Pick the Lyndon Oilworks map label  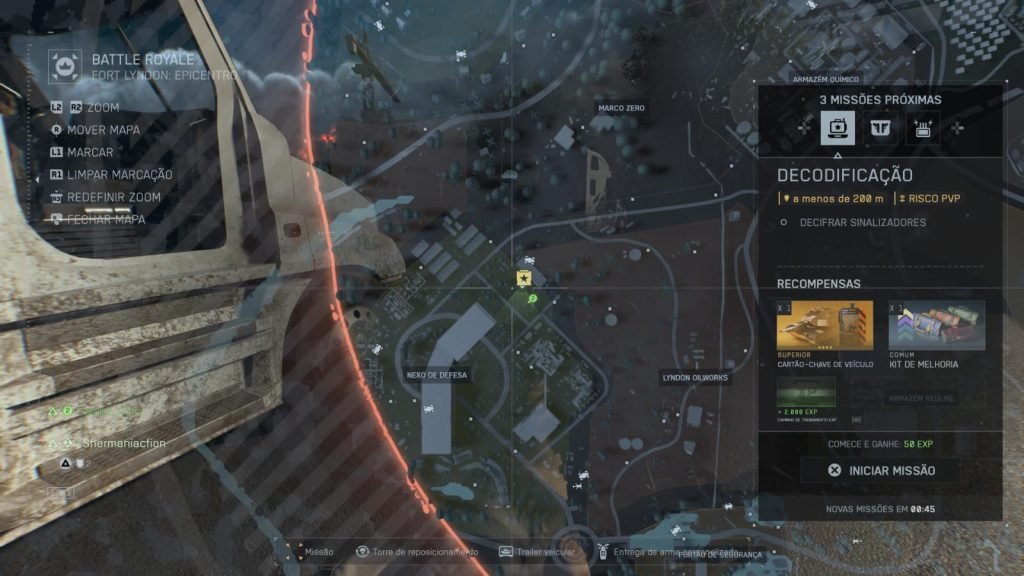tap(695, 378)
